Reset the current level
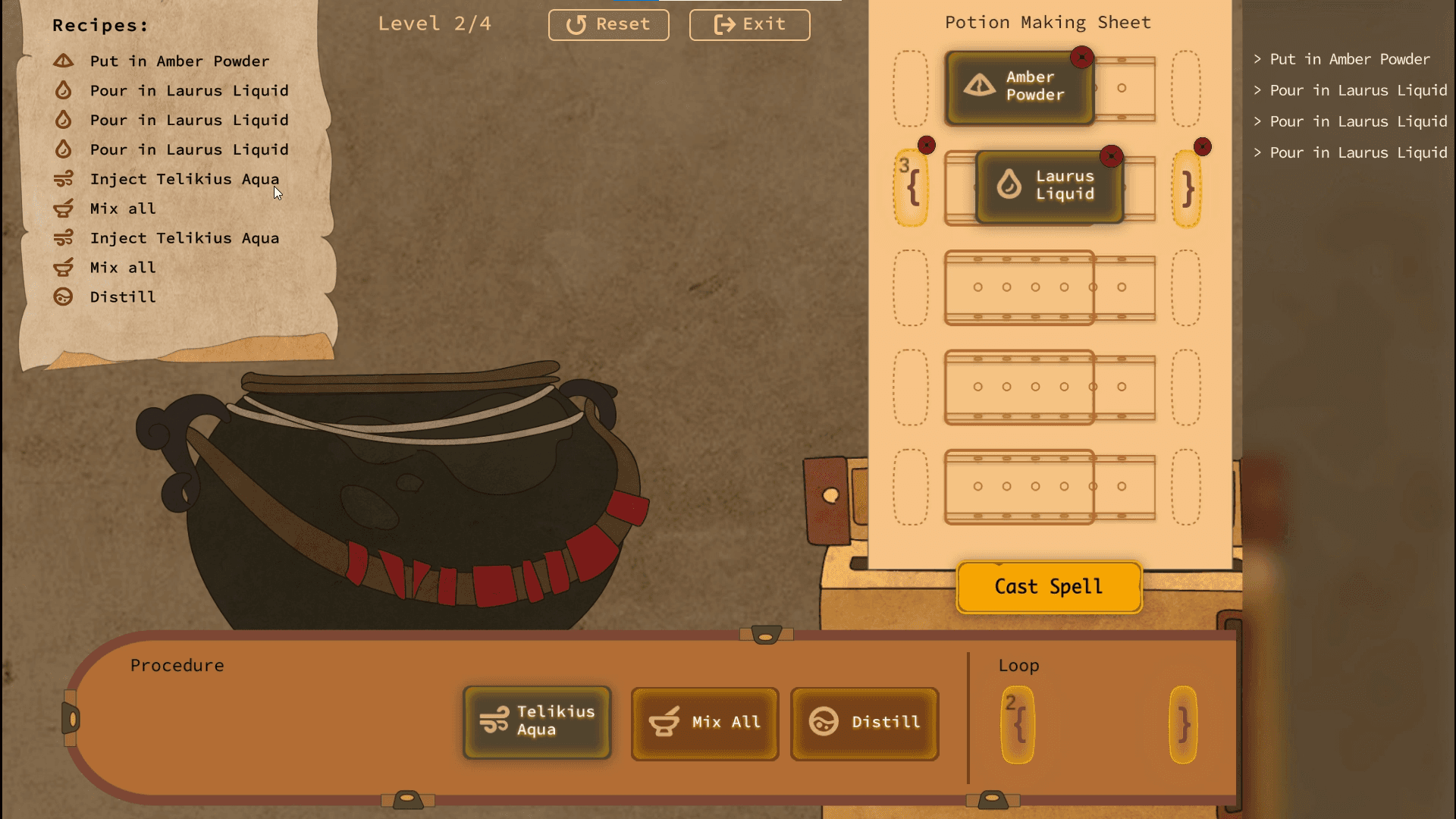The height and width of the screenshot is (819, 1456). tap(608, 24)
